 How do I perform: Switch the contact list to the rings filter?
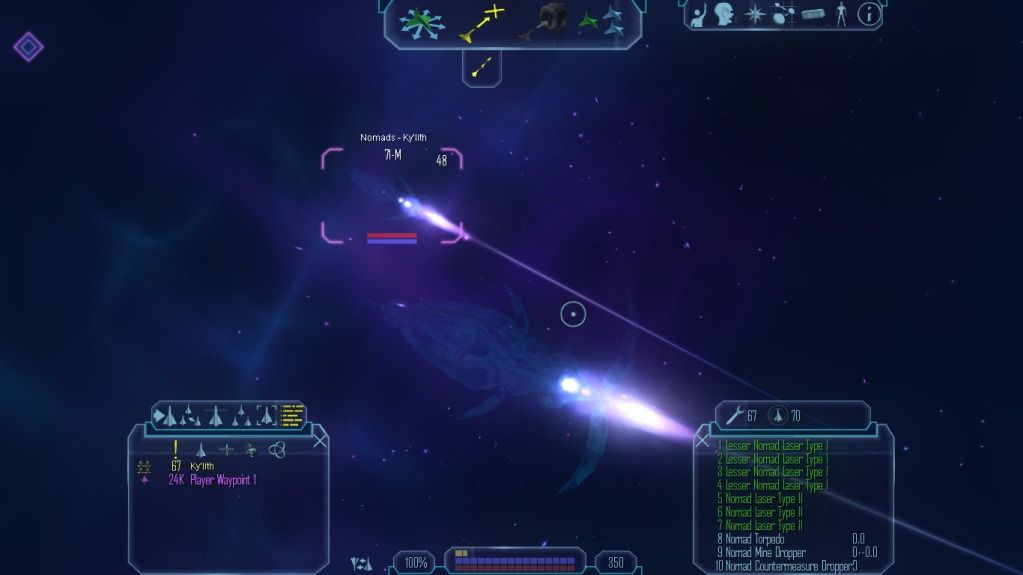277,450
